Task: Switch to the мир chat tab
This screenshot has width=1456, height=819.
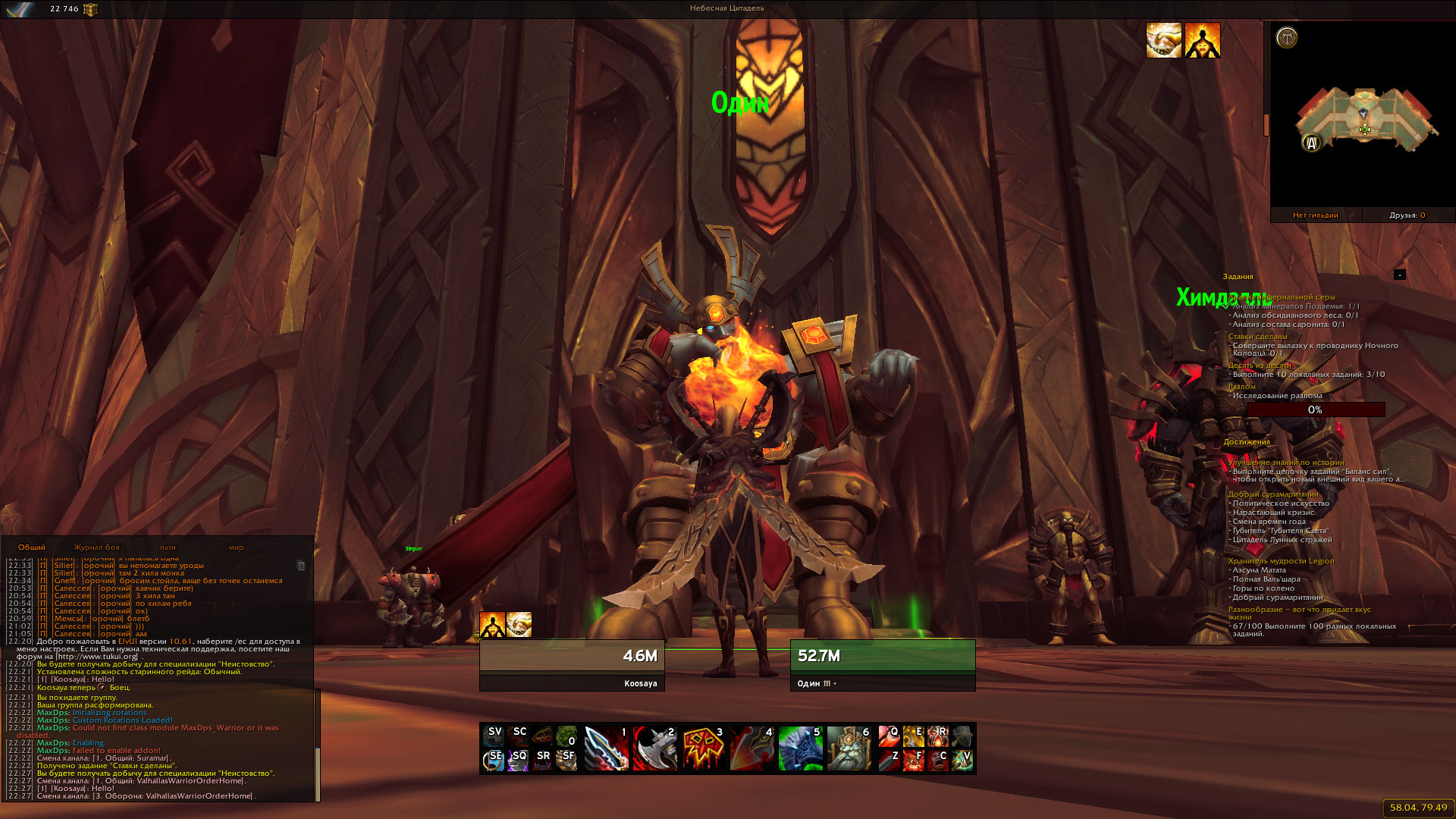Action: click(x=236, y=548)
